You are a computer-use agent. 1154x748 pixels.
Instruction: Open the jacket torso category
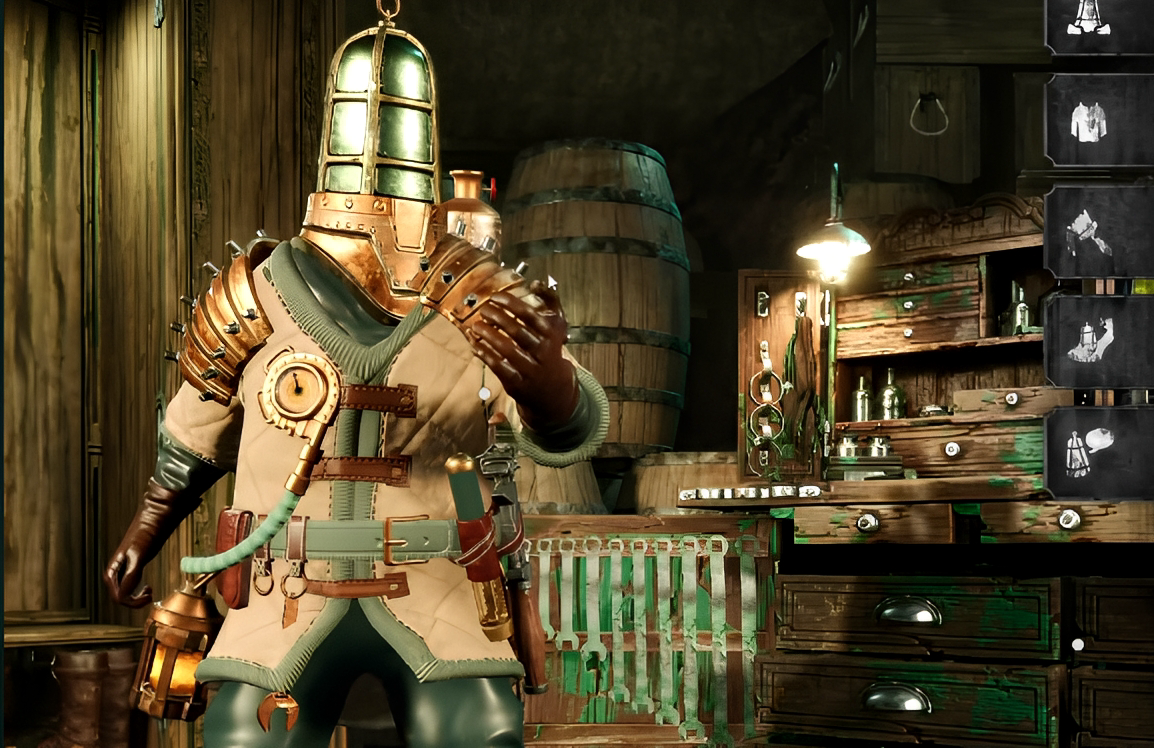tap(1097, 121)
